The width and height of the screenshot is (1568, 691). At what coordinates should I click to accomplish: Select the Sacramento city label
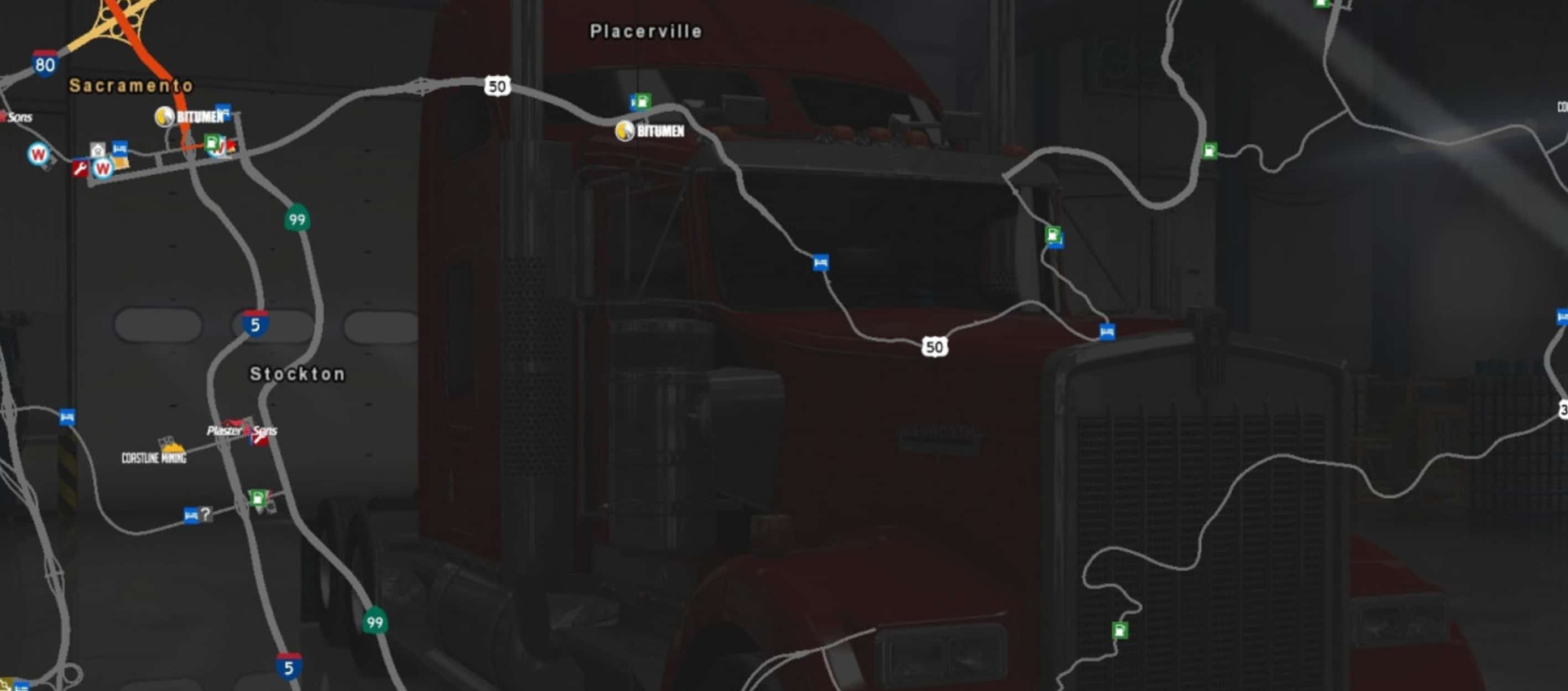click(x=131, y=86)
